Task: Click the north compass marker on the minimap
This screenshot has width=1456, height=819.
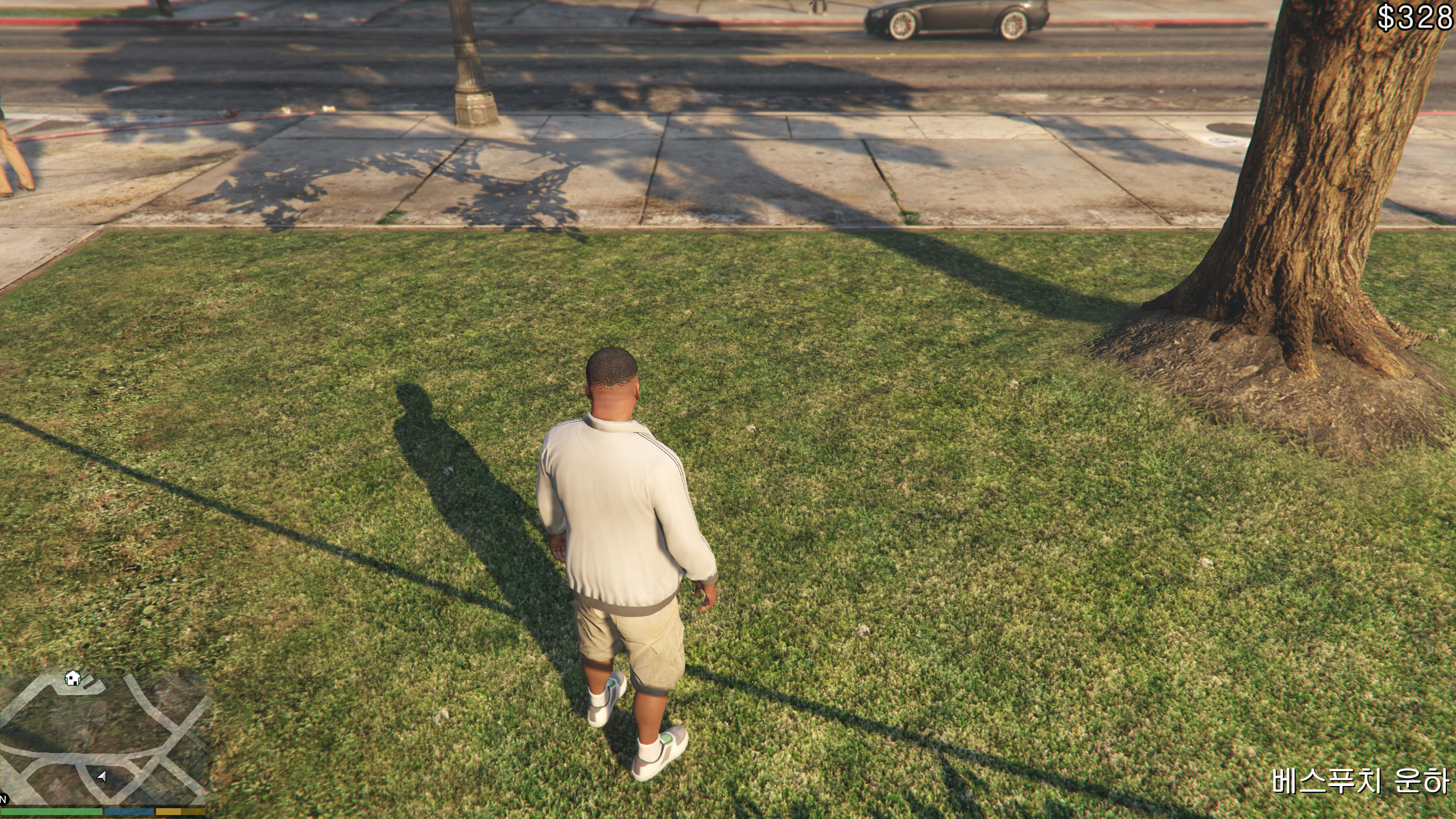Action: [x=3, y=800]
